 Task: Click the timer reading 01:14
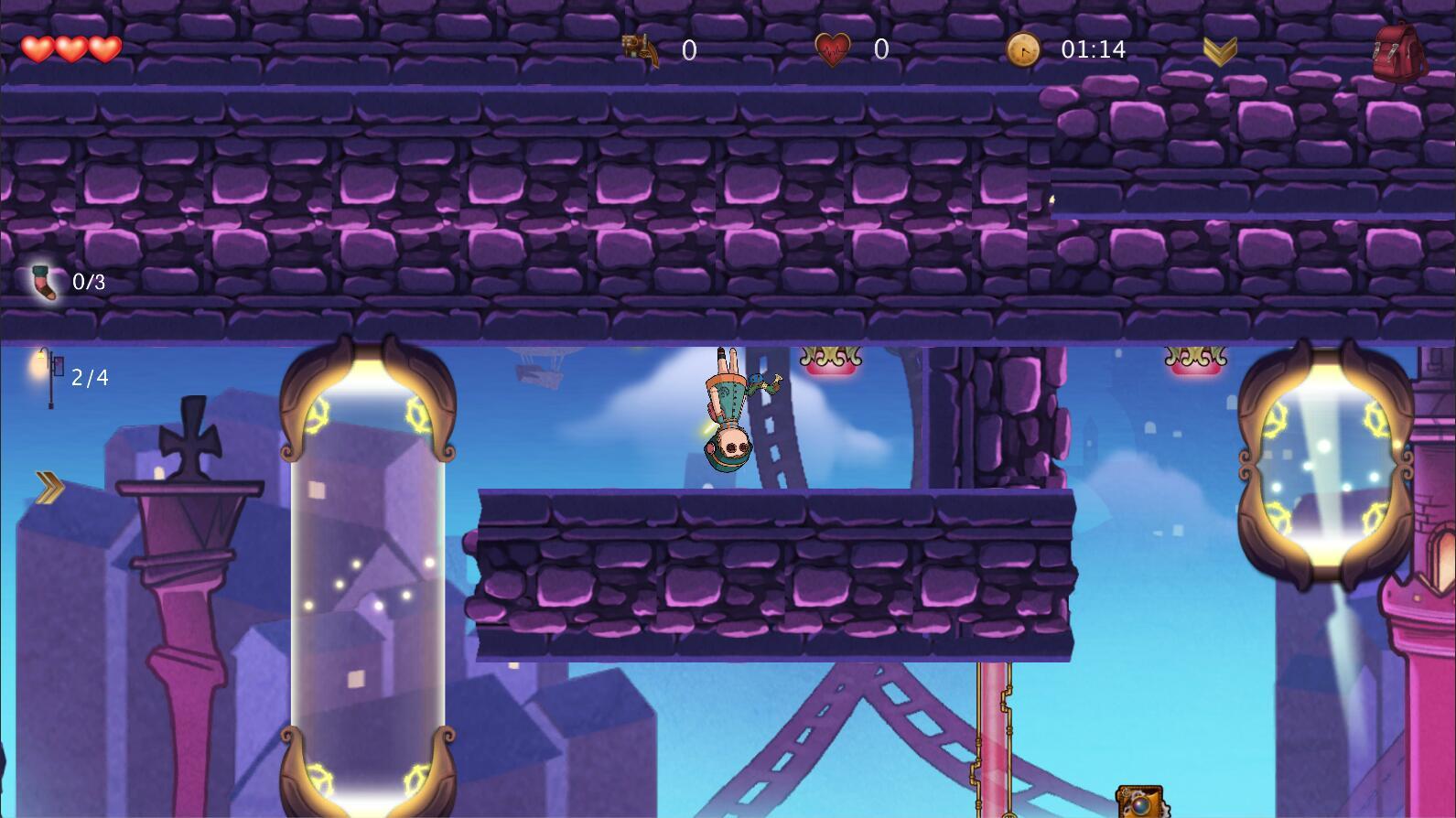(1093, 50)
